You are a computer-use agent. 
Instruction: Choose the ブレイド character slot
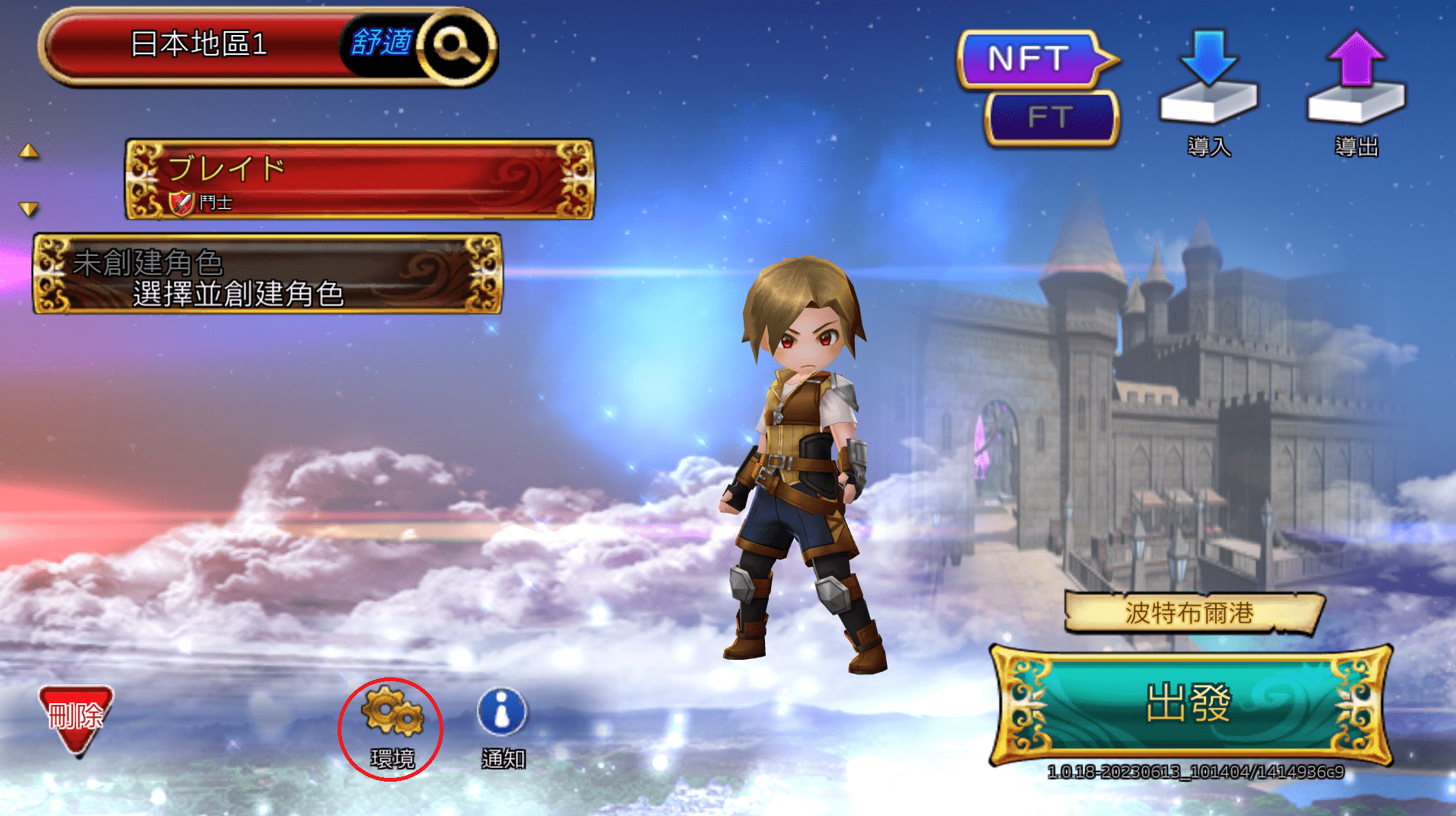point(359,180)
